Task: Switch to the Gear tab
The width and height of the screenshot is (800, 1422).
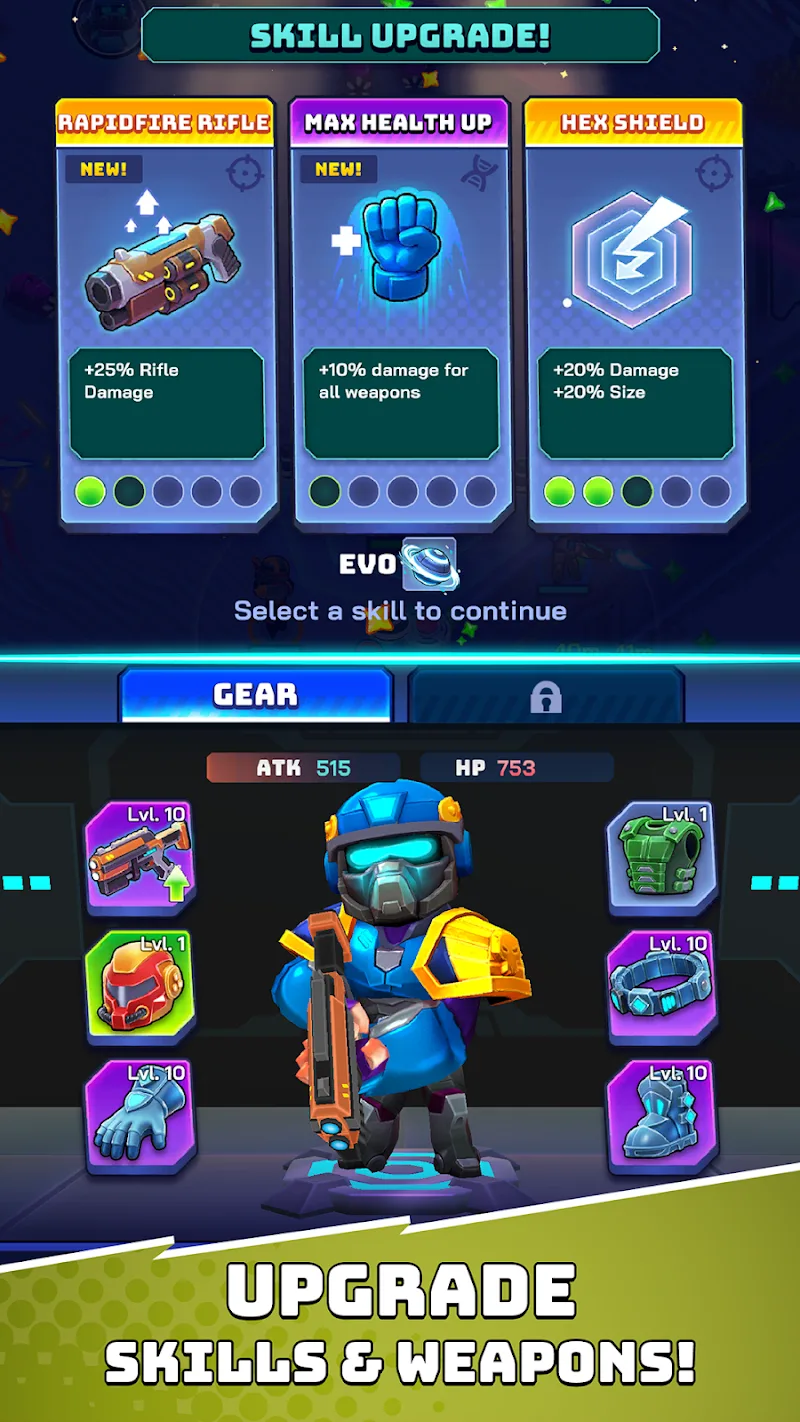Action: coord(255,694)
